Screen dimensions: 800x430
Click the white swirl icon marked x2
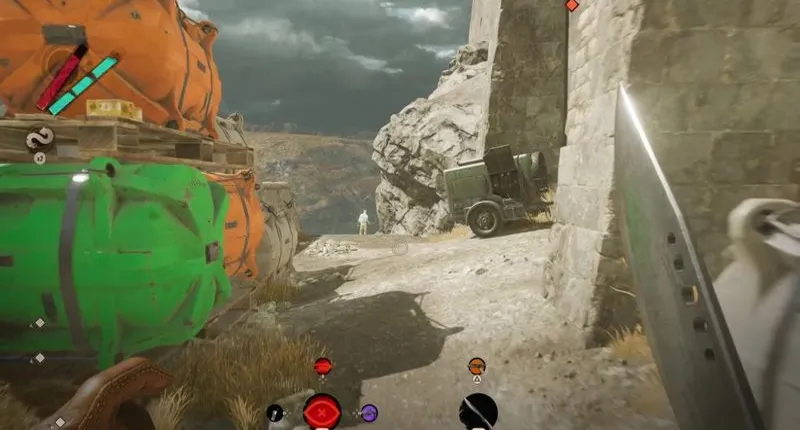[x=40, y=139]
